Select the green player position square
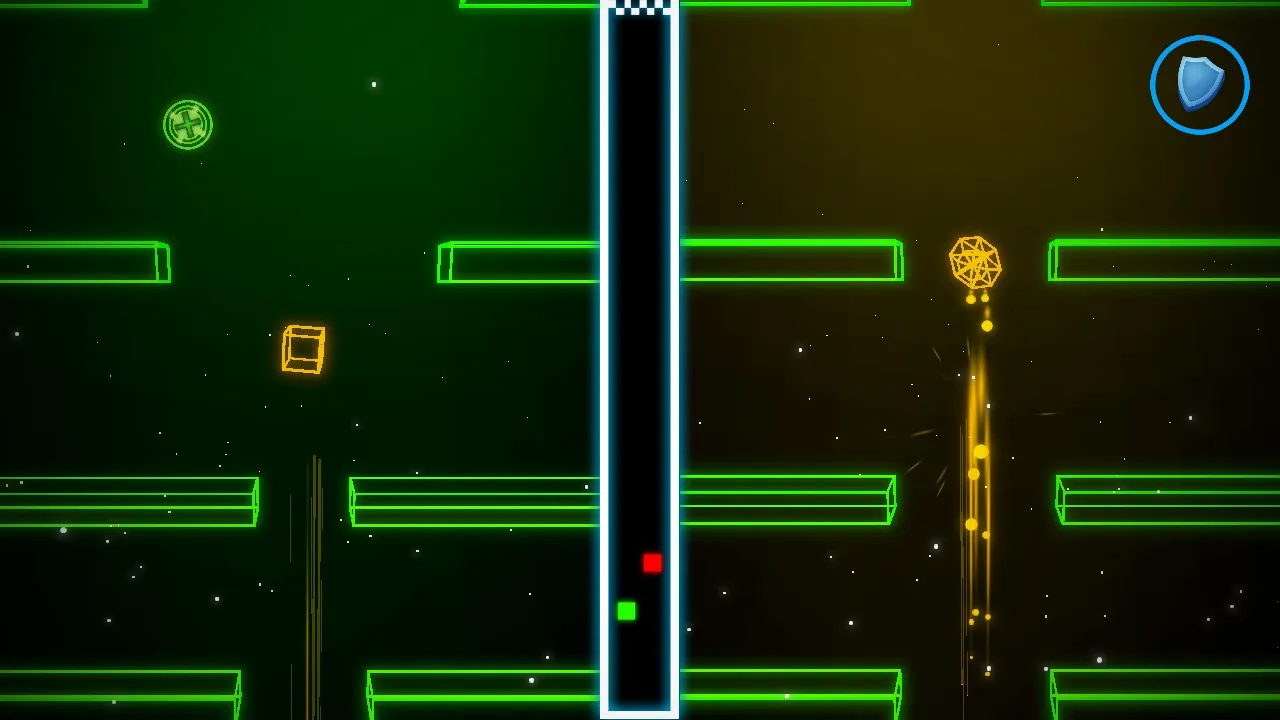The height and width of the screenshot is (720, 1280). tap(627, 610)
